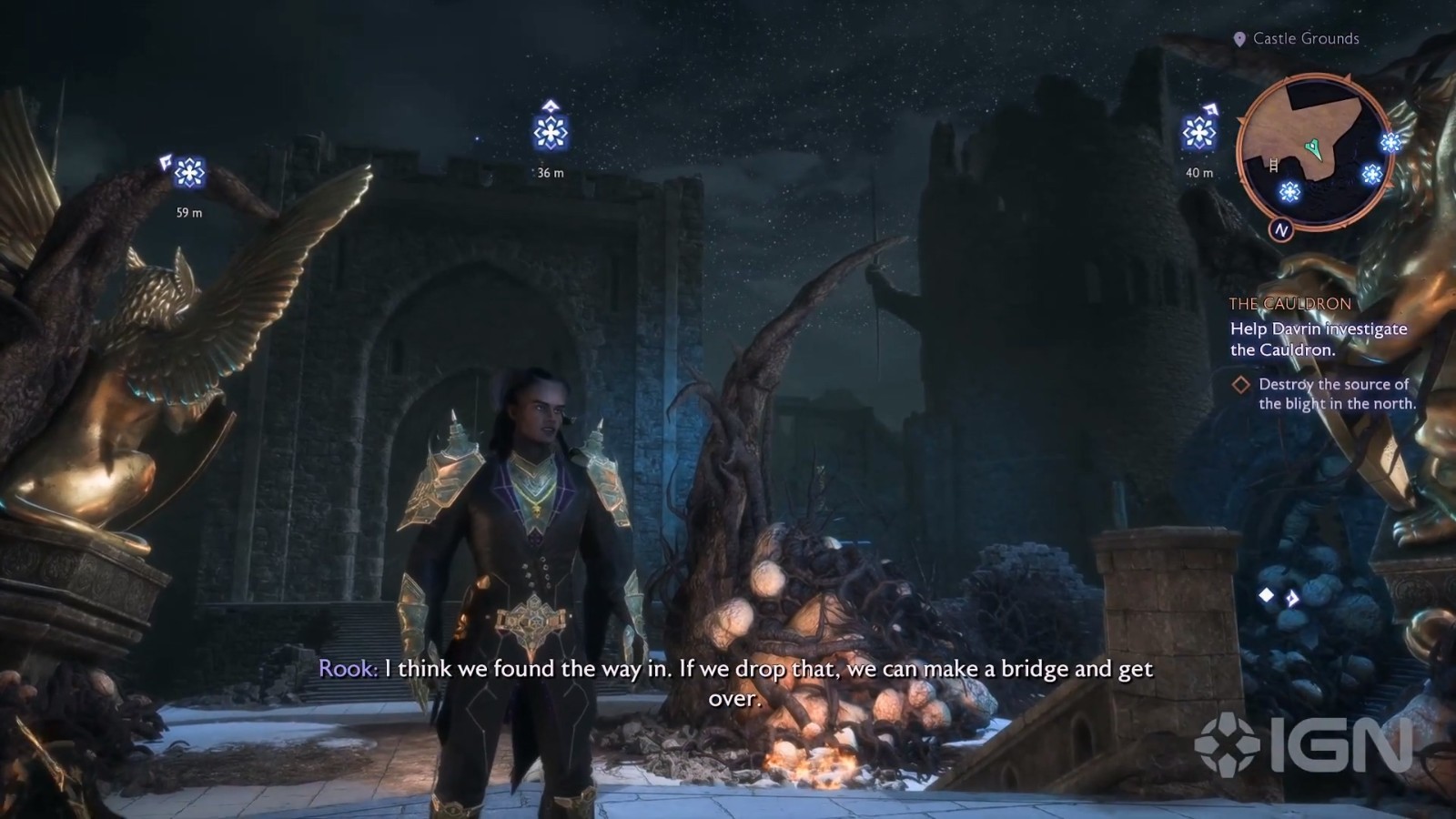Click the Castle Grounds location label
The width and height of the screenshot is (1456, 819).
pos(1305,38)
